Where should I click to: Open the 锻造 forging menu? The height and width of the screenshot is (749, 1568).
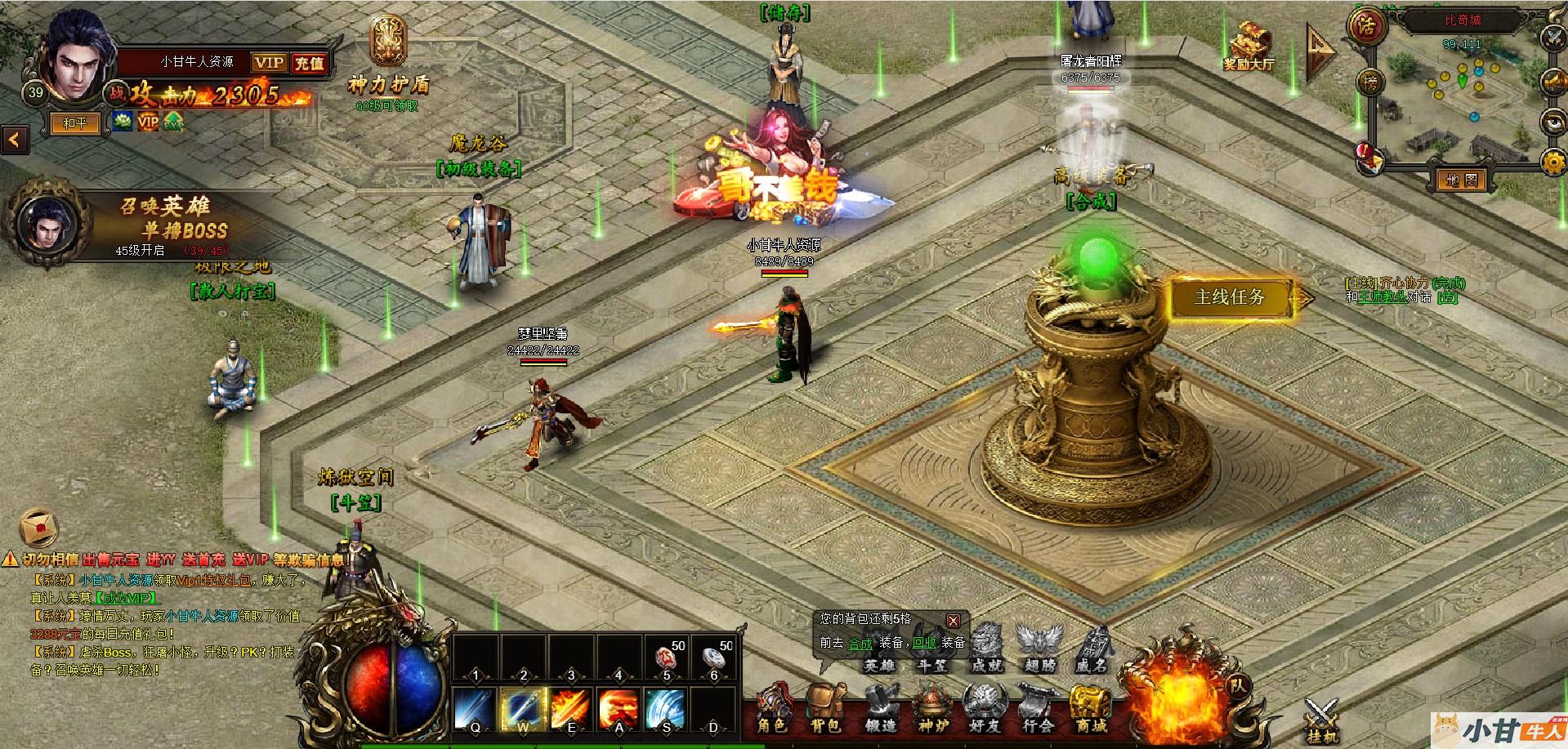coord(879,710)
